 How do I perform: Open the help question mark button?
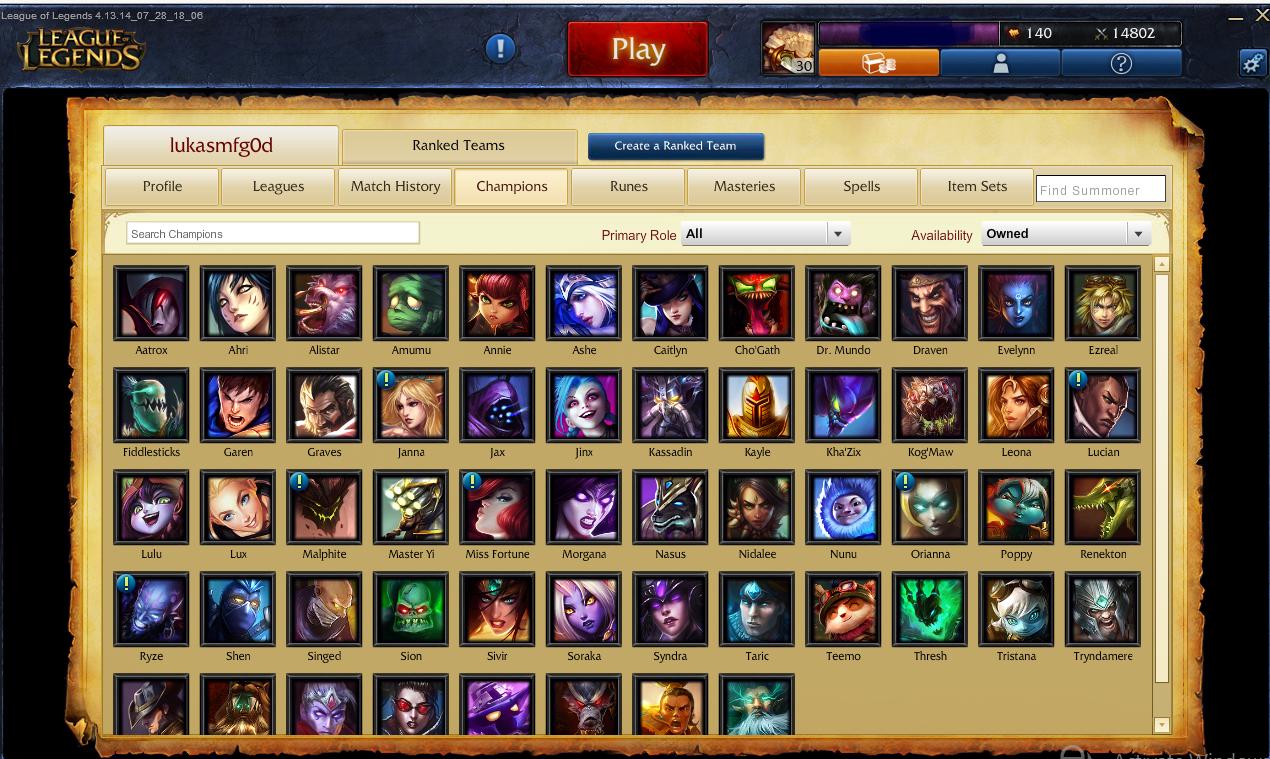click(x=1121, y=63)
